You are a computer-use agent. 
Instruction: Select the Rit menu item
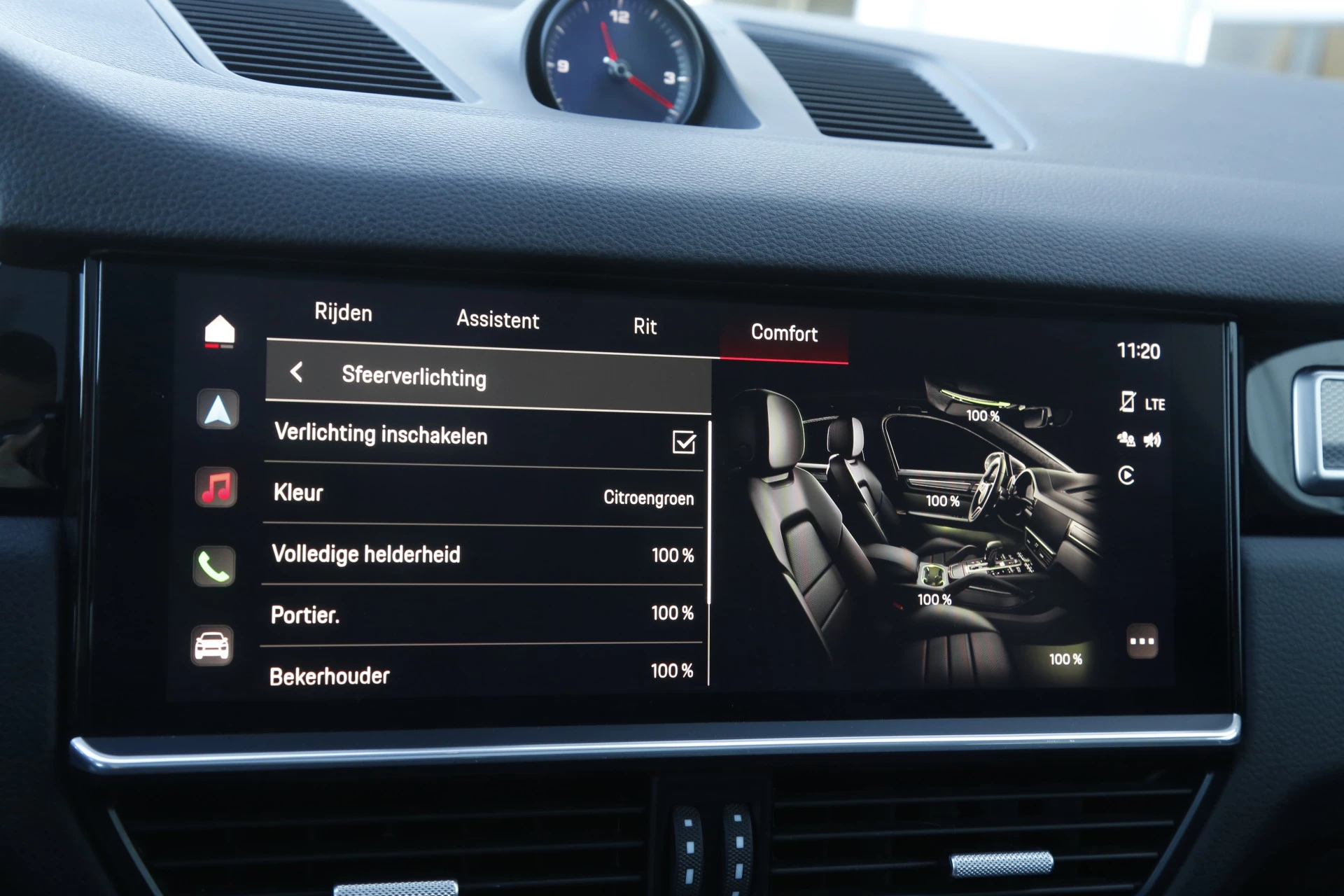(644, 326)
